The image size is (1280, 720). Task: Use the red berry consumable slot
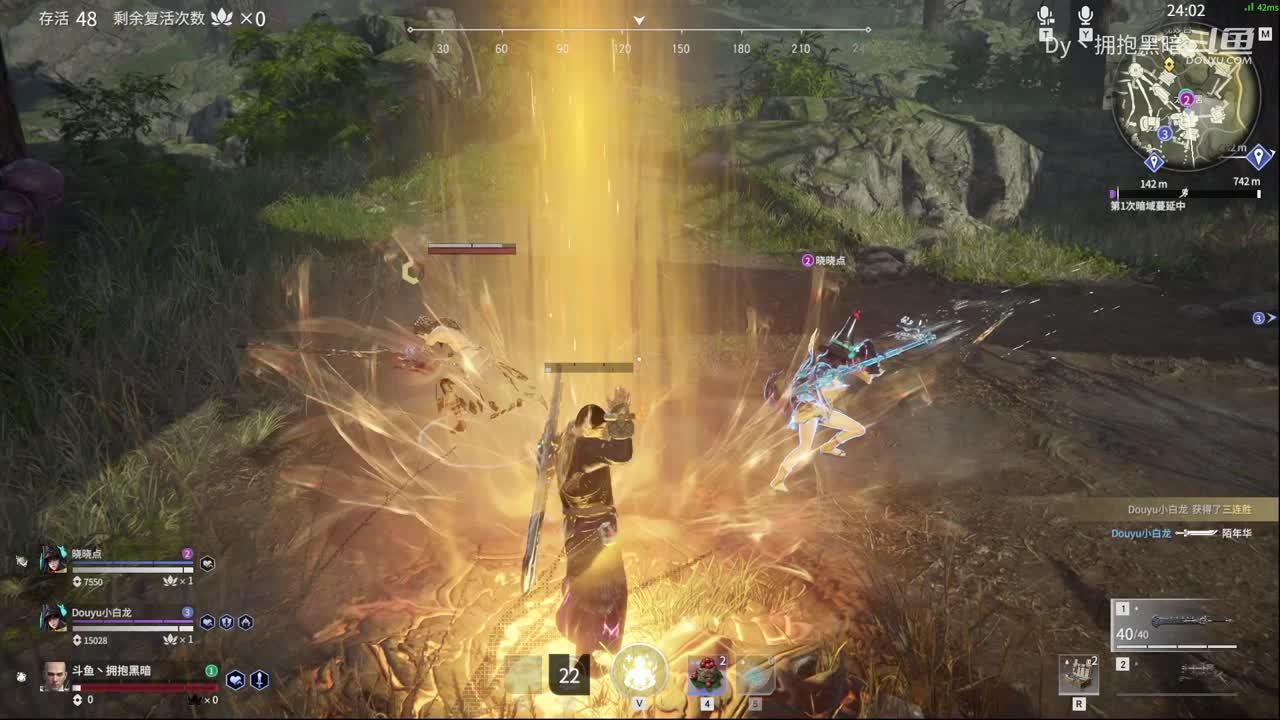707,676
